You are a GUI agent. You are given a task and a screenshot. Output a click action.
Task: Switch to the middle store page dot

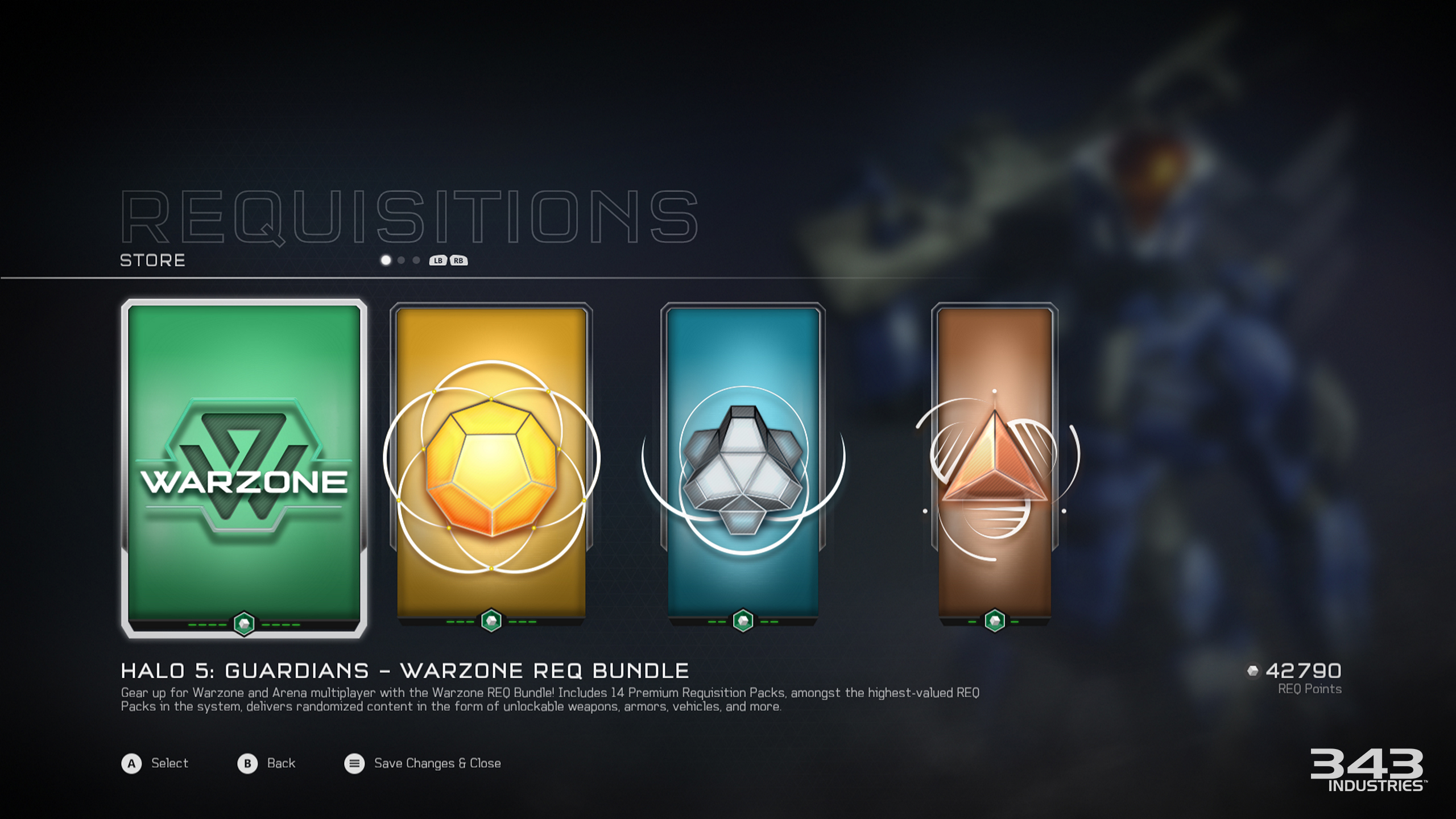tap(402, 260)
